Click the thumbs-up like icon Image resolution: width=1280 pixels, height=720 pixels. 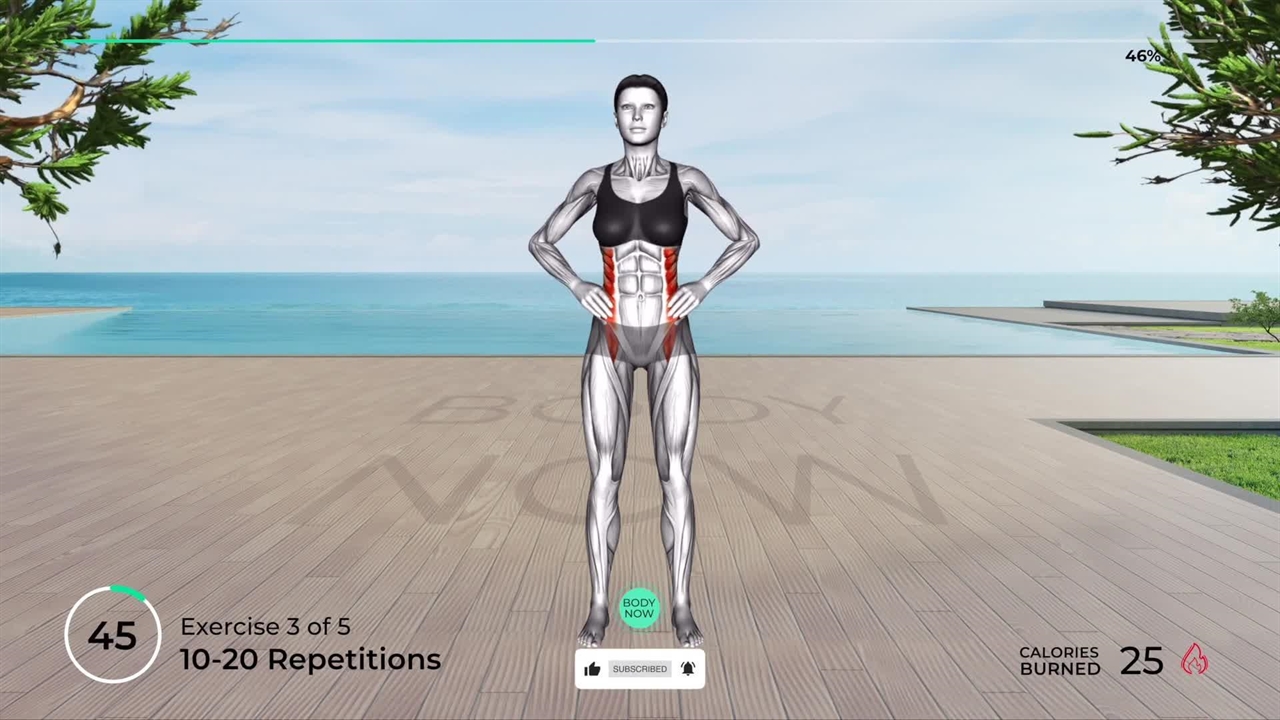click(592, 669)
